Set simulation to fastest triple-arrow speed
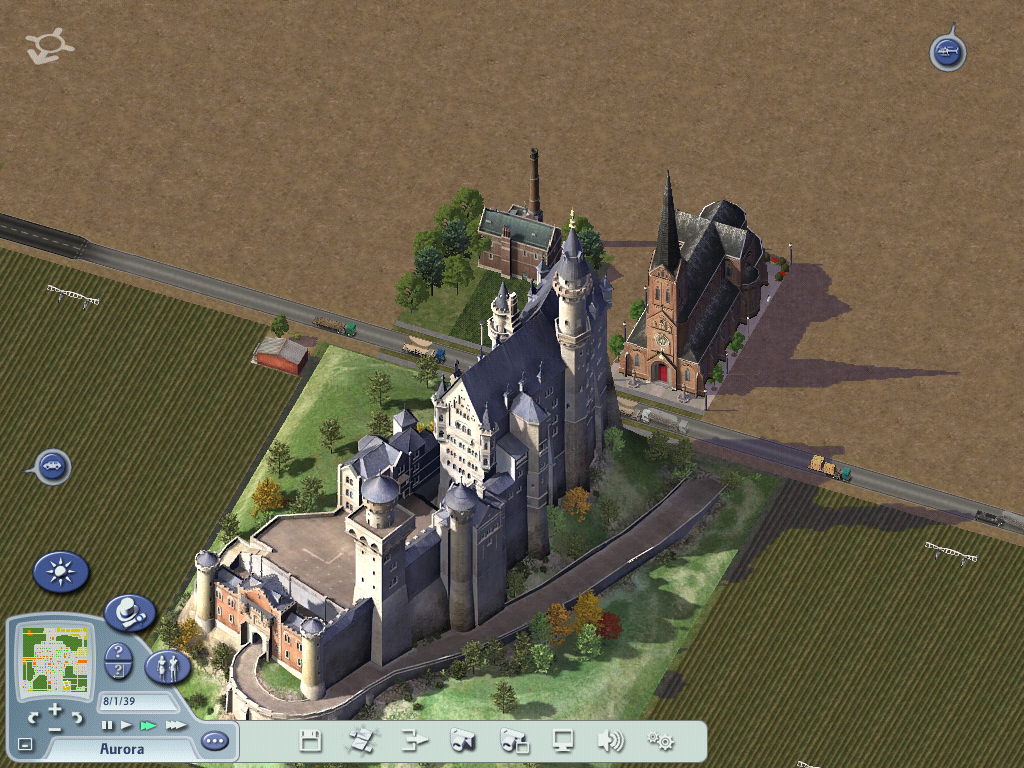The image size is (1024, 768). 176,725
